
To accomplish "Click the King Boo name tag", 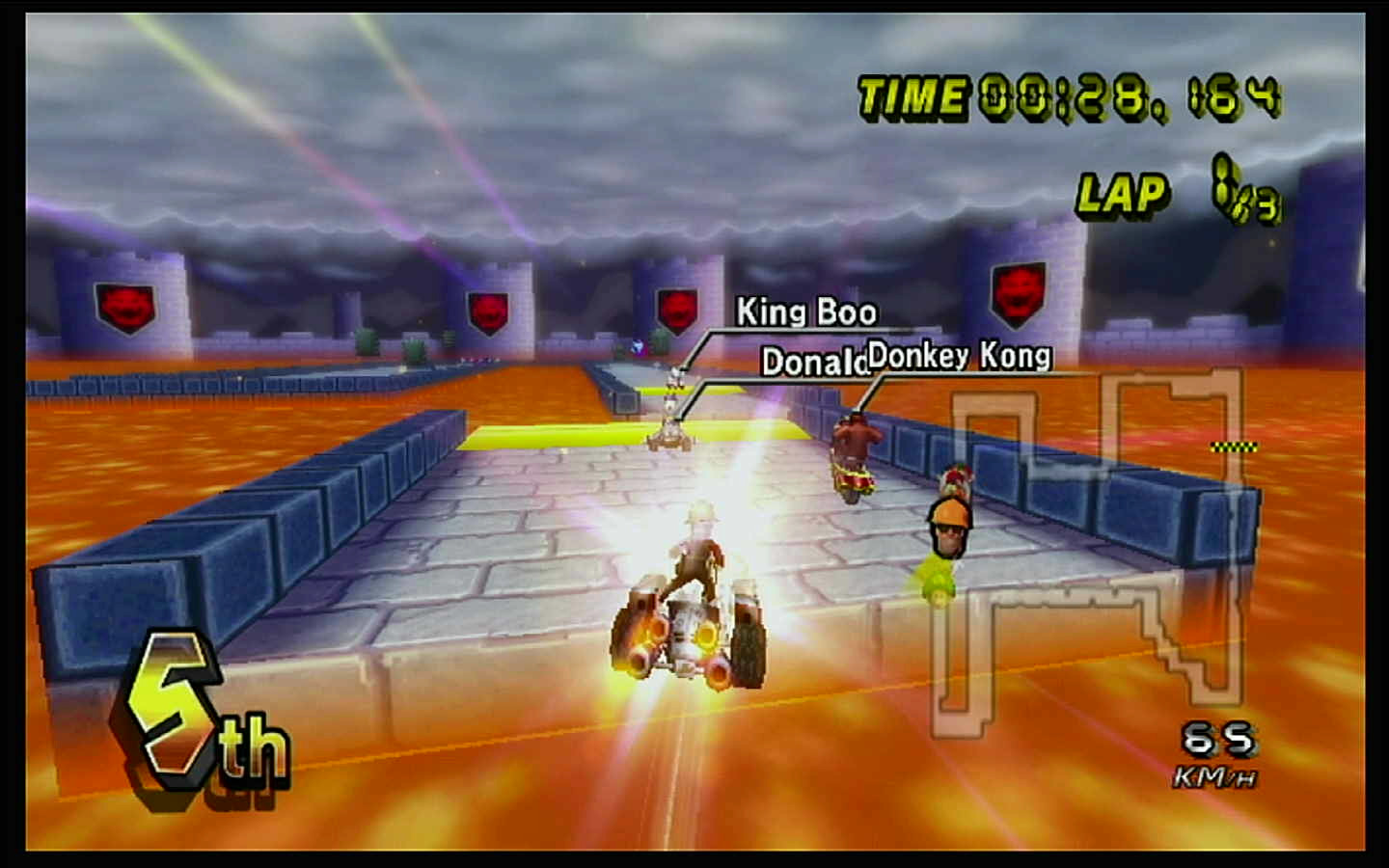I will click(x=806, y=312).
